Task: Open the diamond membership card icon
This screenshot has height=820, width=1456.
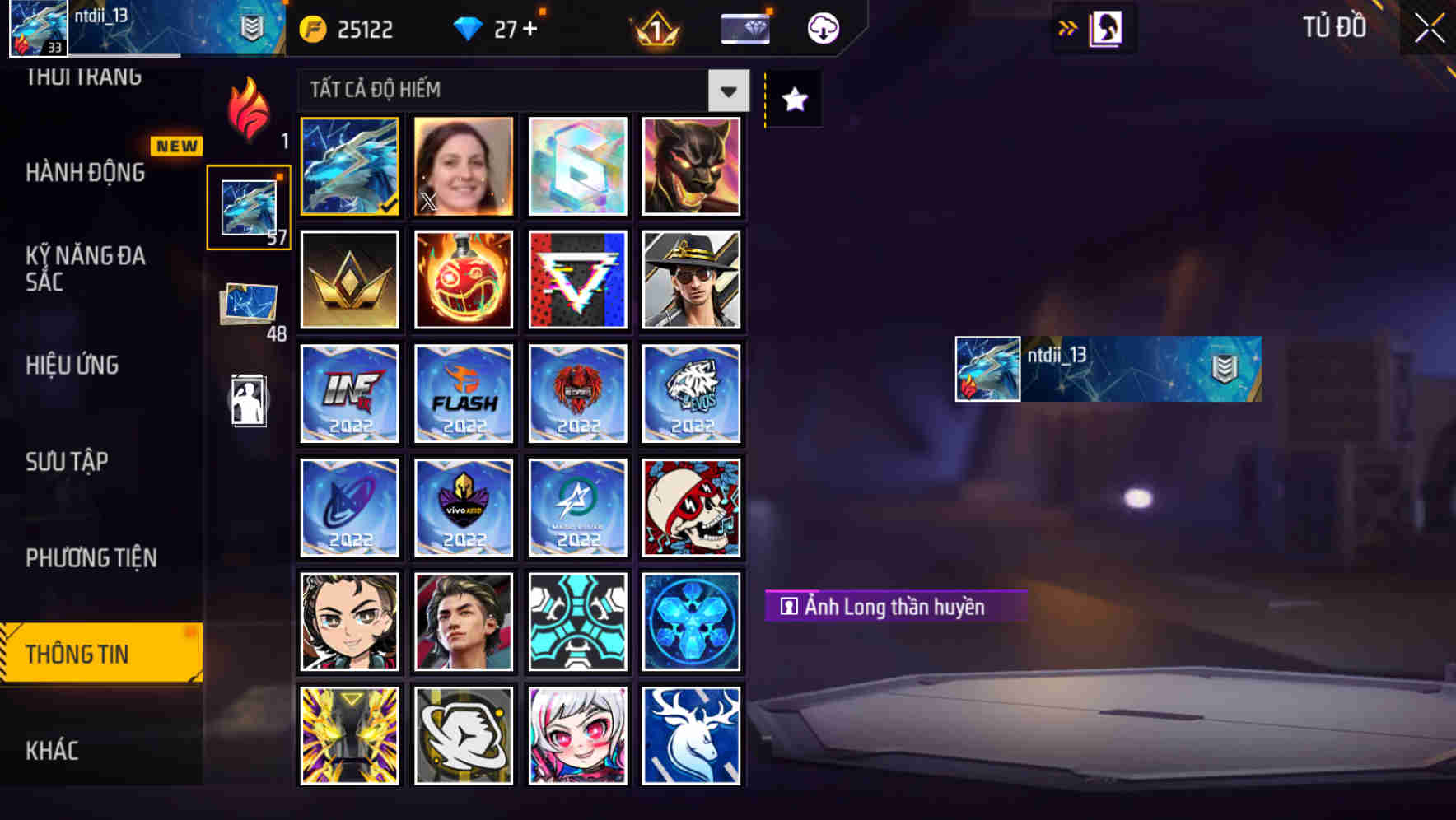Action: tap(744, 27)
